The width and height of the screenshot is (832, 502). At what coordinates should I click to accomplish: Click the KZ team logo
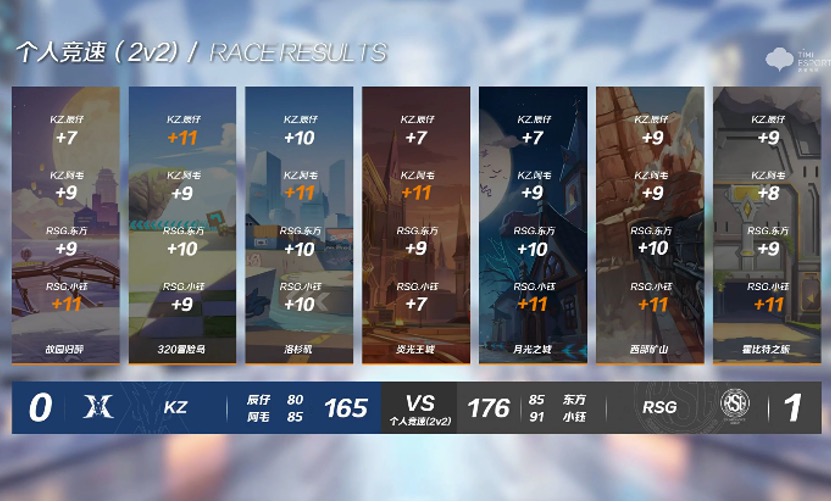click(100, 407)
